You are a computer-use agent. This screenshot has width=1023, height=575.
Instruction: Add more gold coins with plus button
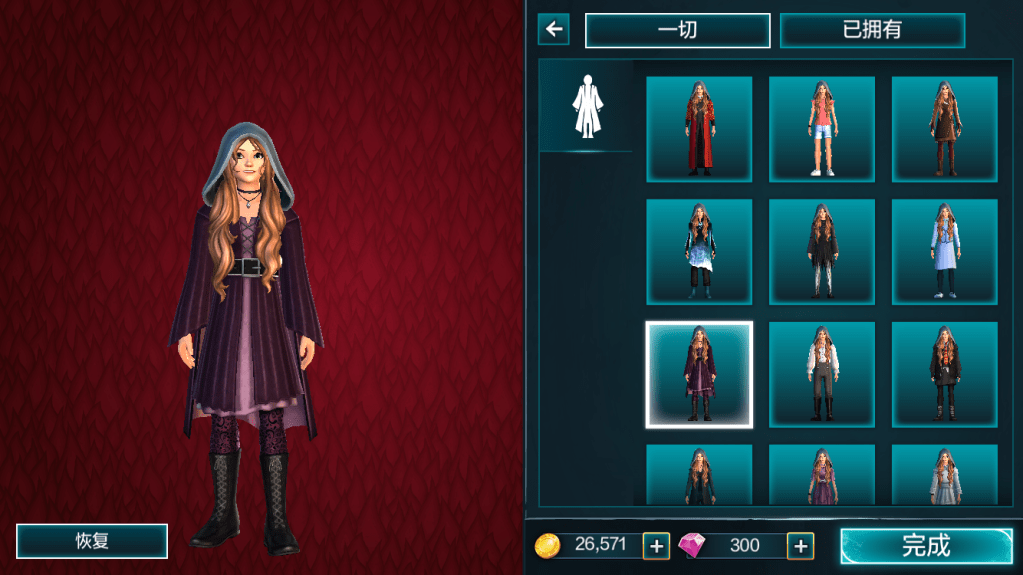(x=656, y=545)
